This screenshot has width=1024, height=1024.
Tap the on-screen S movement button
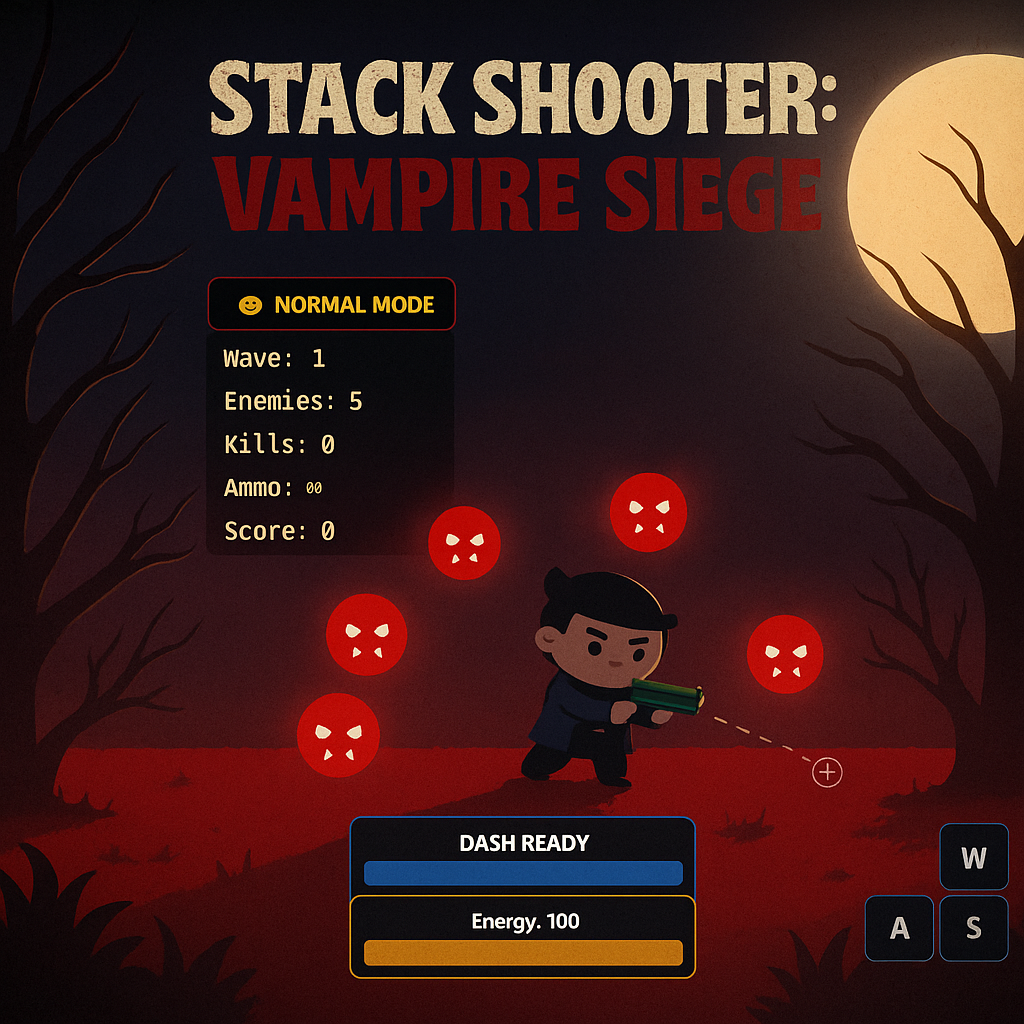[x=974, y=928]
